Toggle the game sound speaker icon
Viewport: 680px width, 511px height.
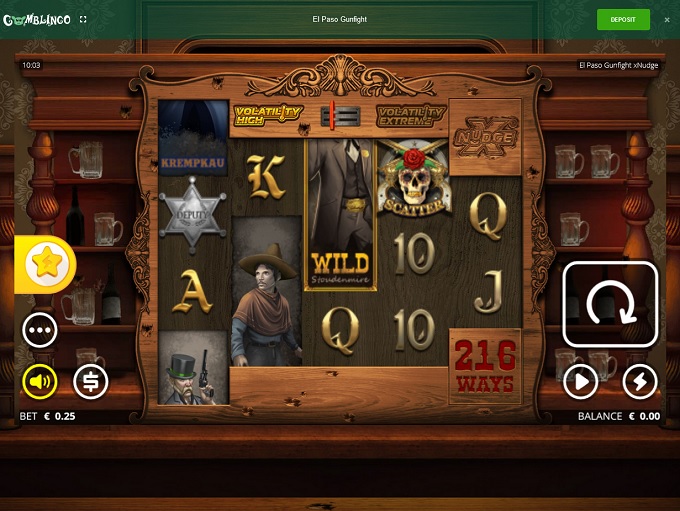40,380
